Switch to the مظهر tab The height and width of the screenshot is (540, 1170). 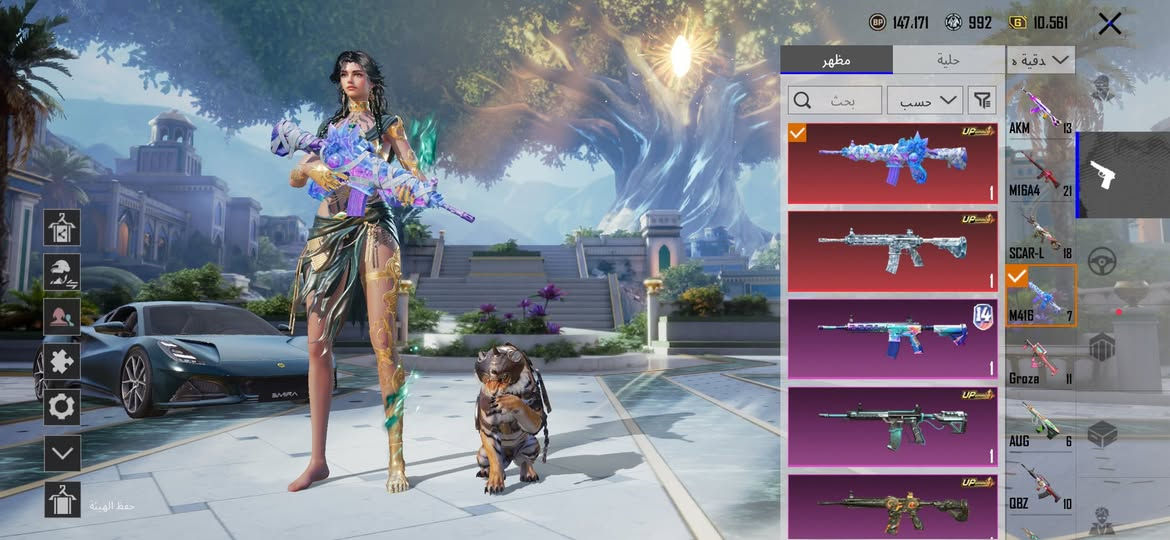pyautogui.click(x=836, y=60)
